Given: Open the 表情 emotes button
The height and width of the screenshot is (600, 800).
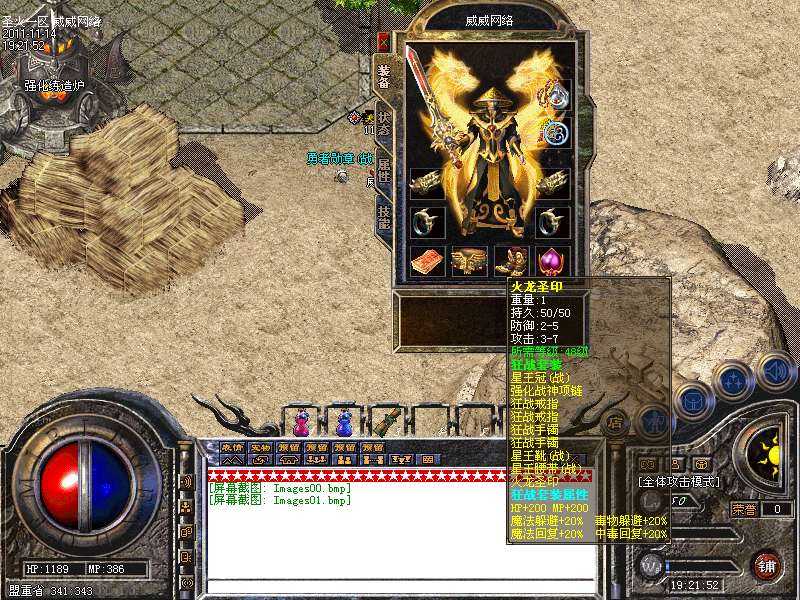Looking at the screenshot, I should click(x=233, y=447).
